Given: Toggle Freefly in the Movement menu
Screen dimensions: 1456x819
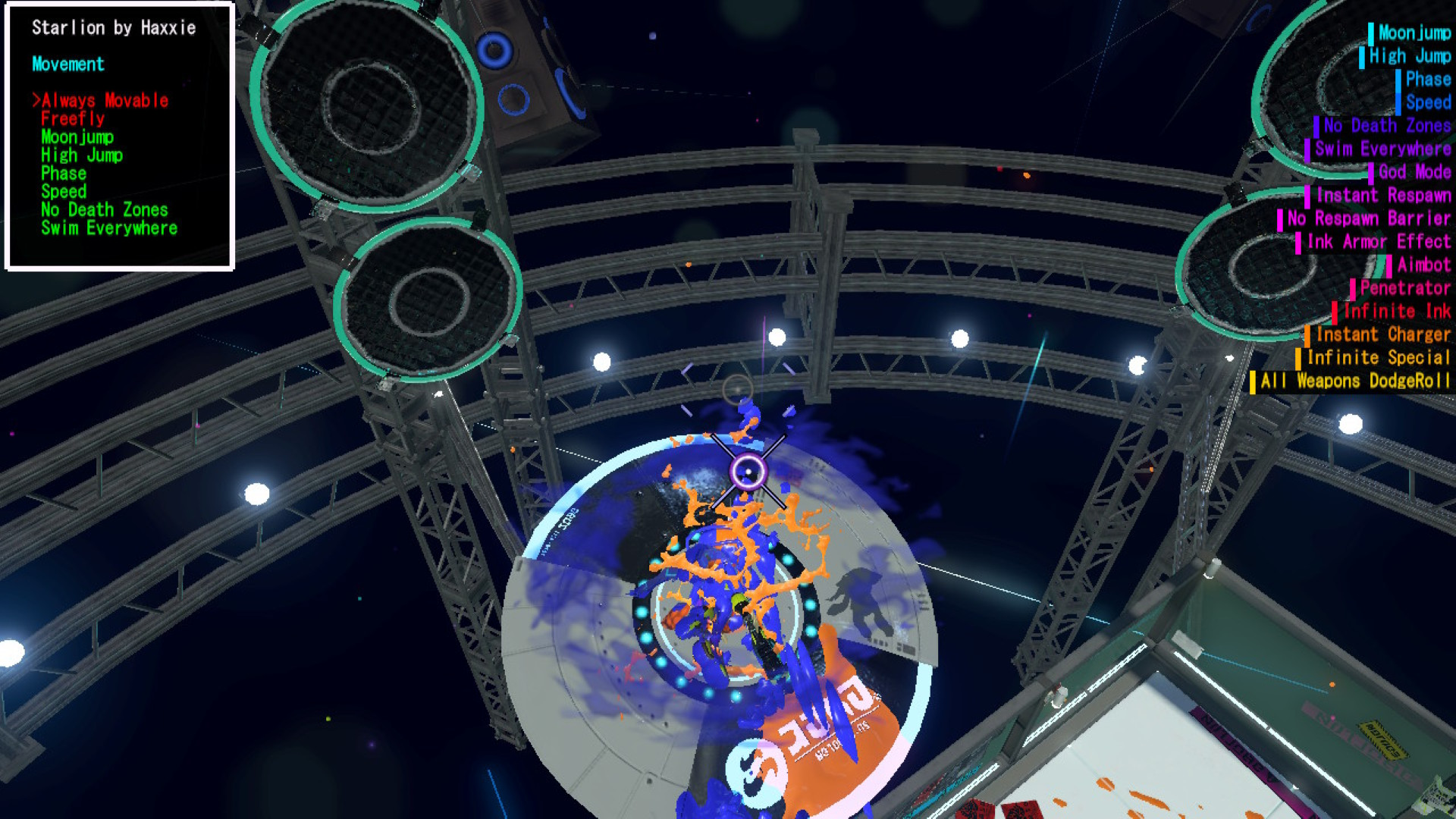Looking at the screenshot, I should (x=72, y=119).
